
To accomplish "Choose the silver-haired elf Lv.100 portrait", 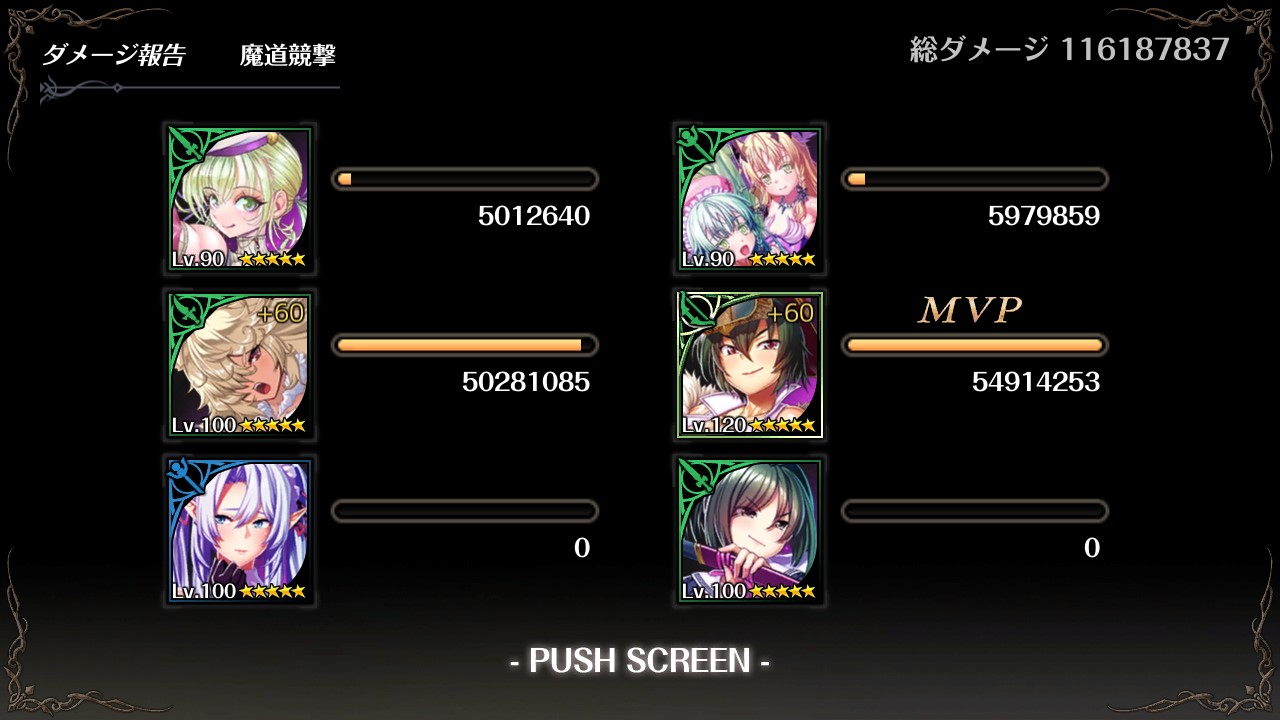I will (x=240, y=531).
